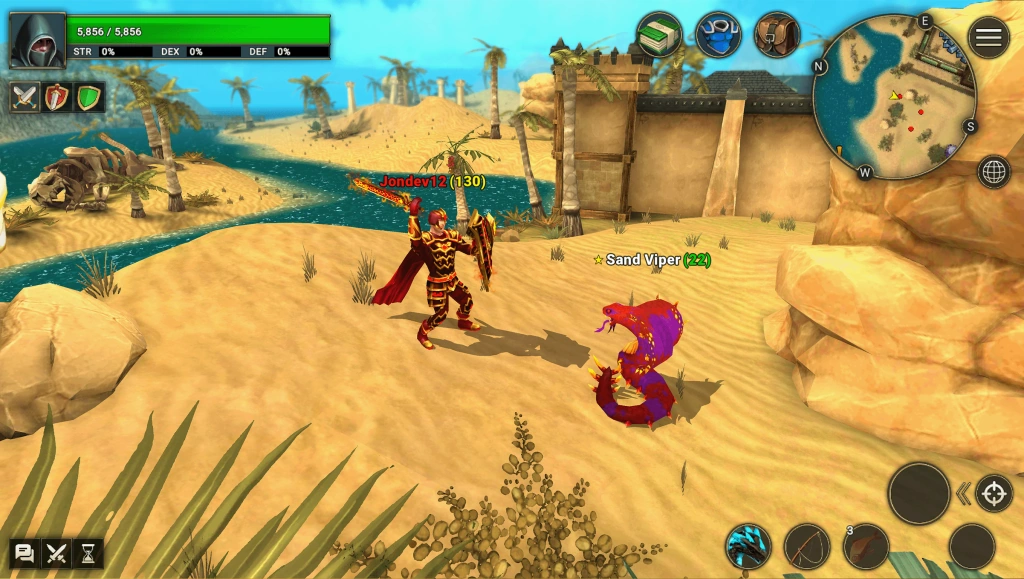Tap the crosshair target button
The width and height of the screenshot is (1024, 579).
pos(994,493)
